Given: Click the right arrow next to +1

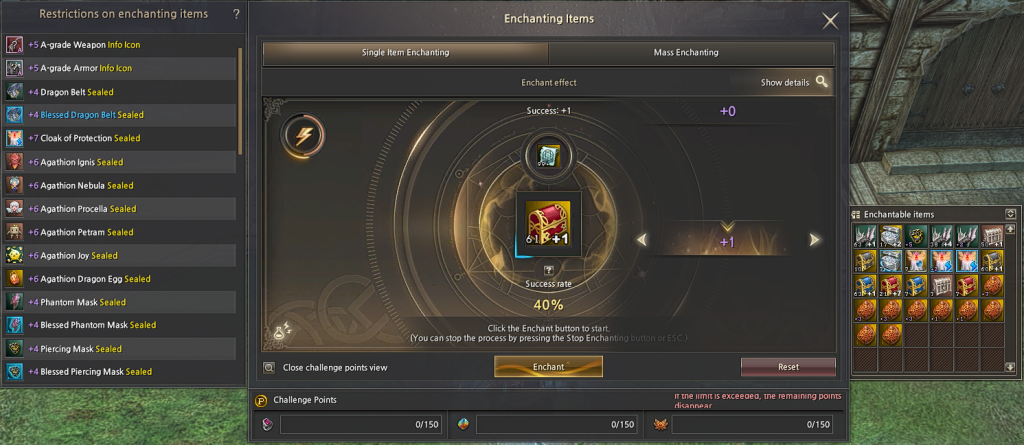Looking at the screenshot, I should (x=815, y=240).
